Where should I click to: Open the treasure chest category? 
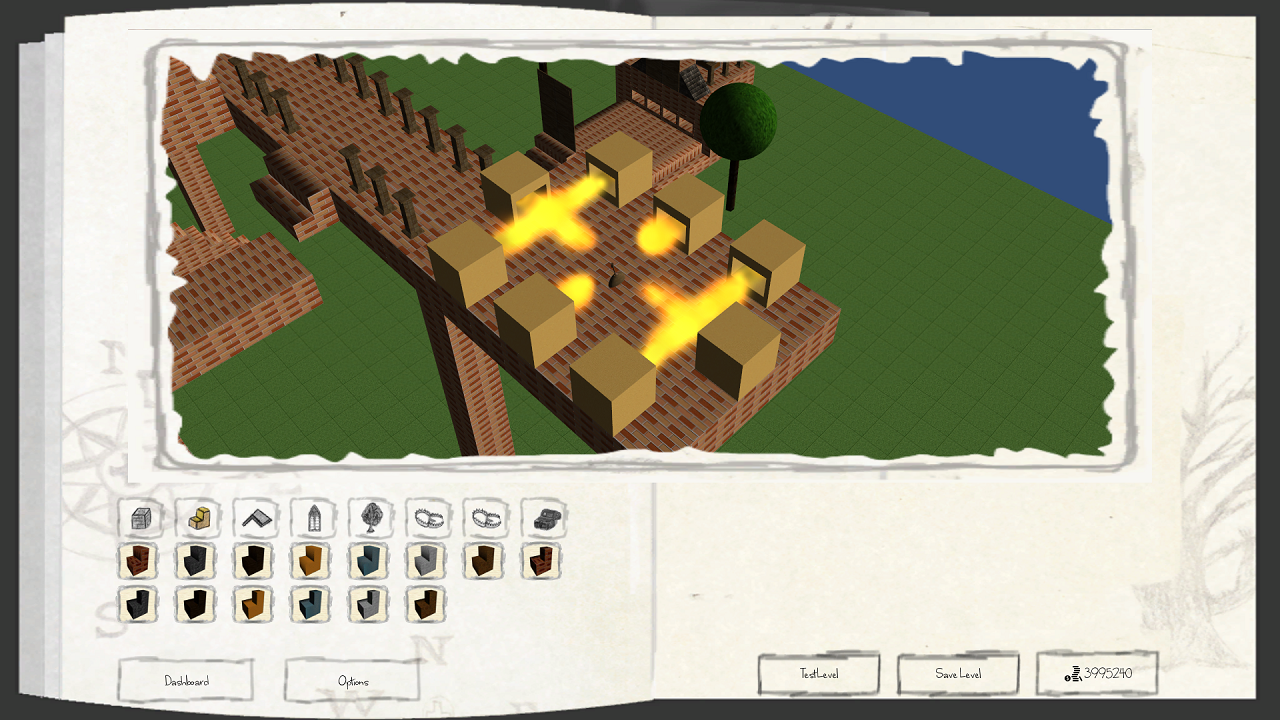coord(544,518)
